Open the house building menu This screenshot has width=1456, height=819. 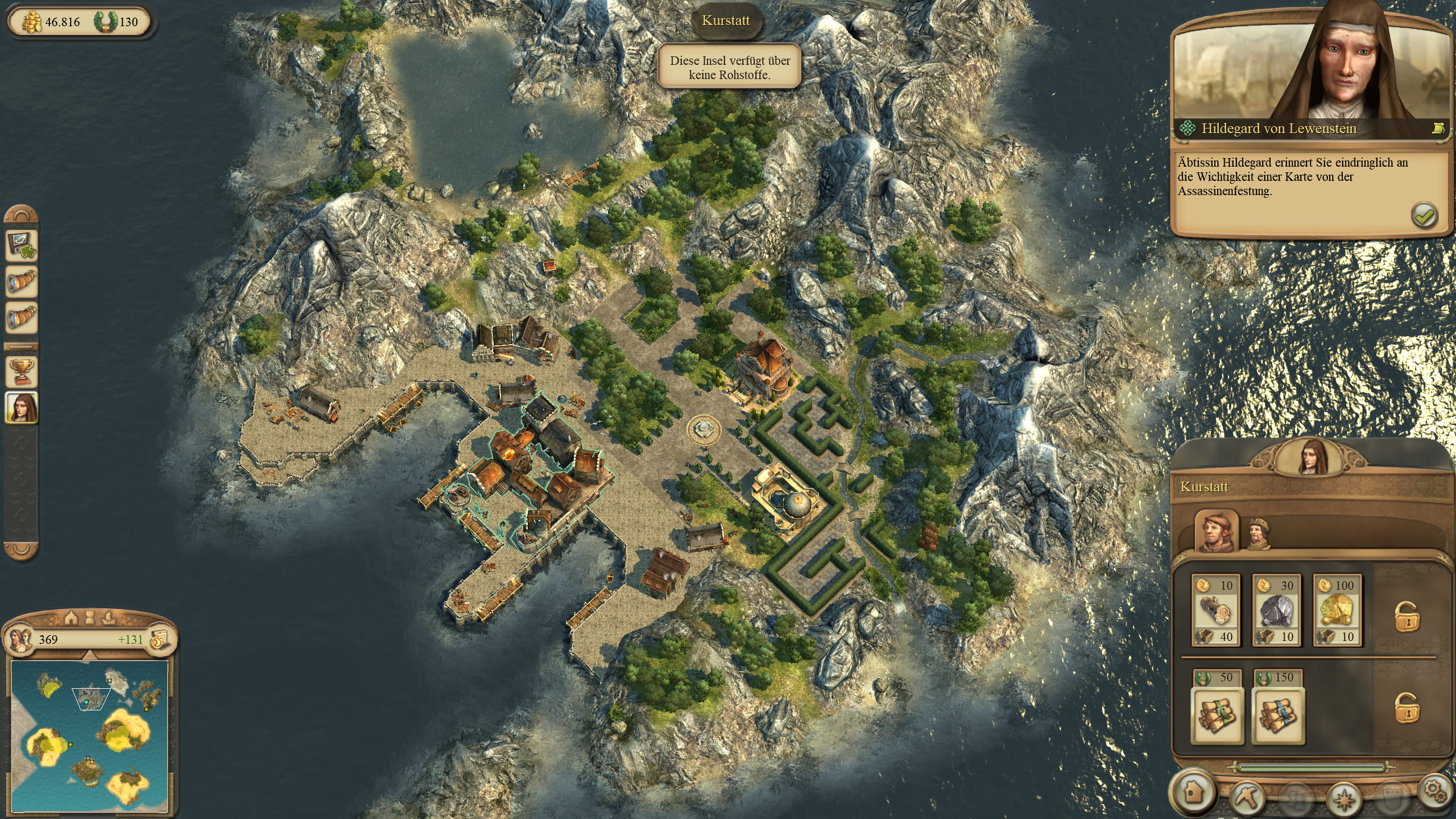pyautogui.click(x=1194, y=792)
